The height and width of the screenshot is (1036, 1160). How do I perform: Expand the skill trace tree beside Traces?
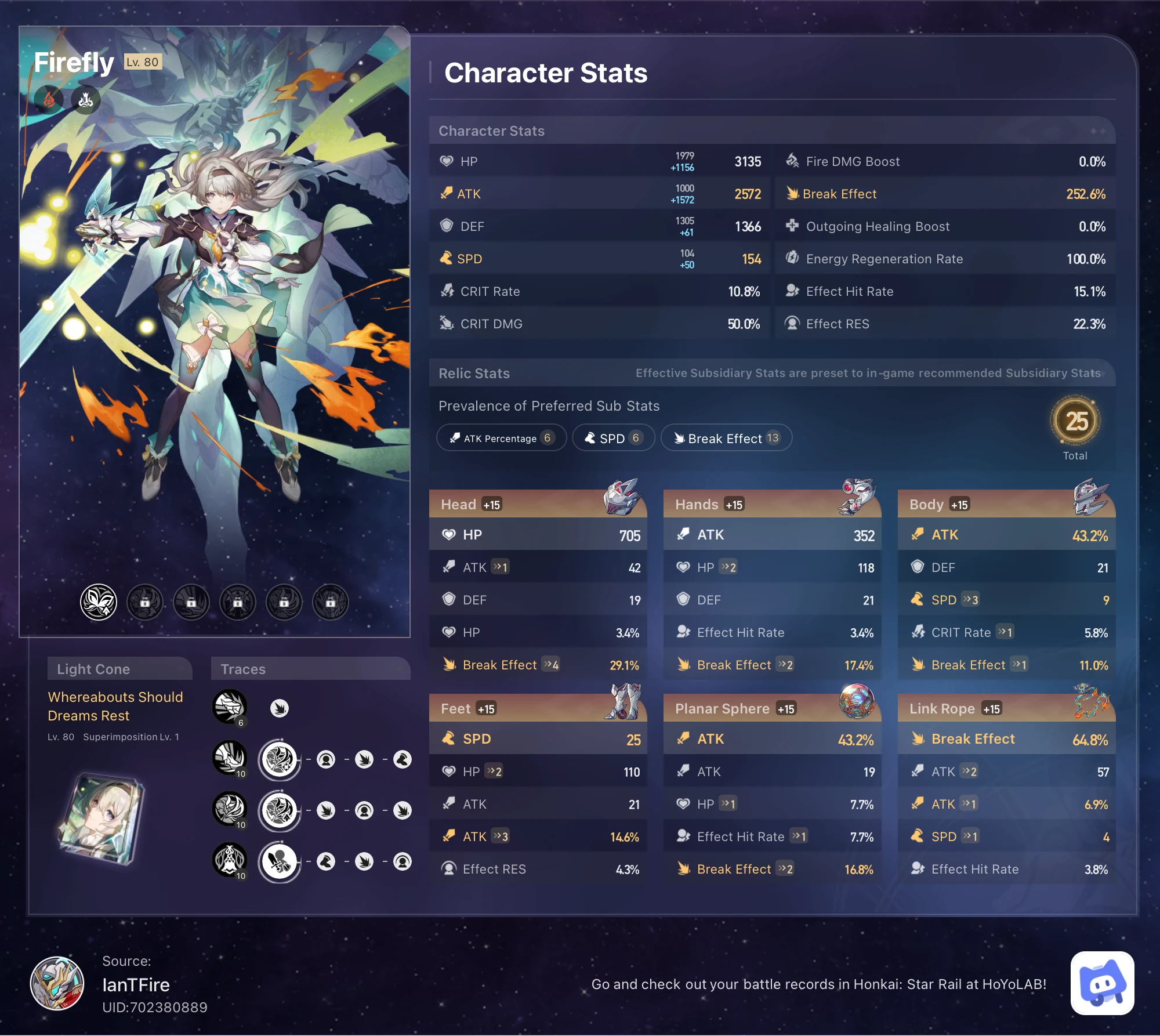click(x=280, y=758)
